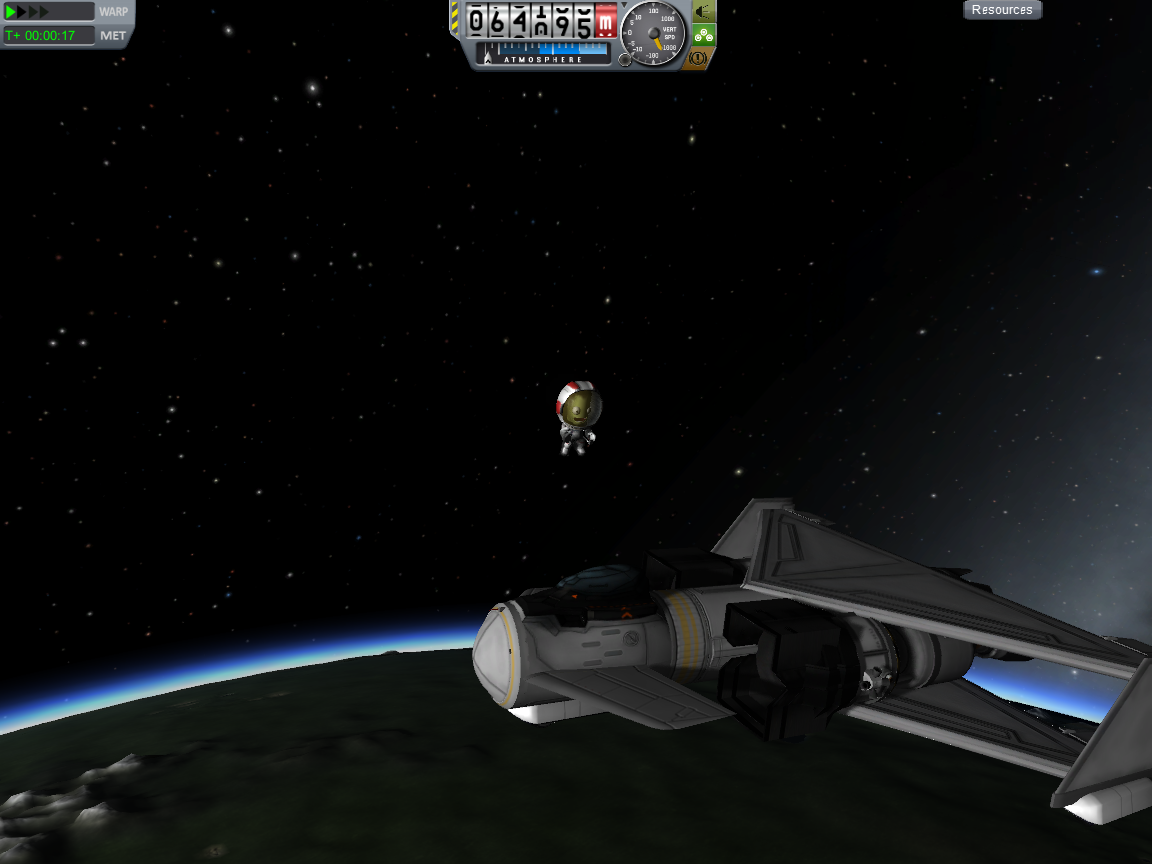Toggle the lights button on the altimeter
Image resolution: width=1152 pixels, height=864 pixels.
(x=703, y=12)
